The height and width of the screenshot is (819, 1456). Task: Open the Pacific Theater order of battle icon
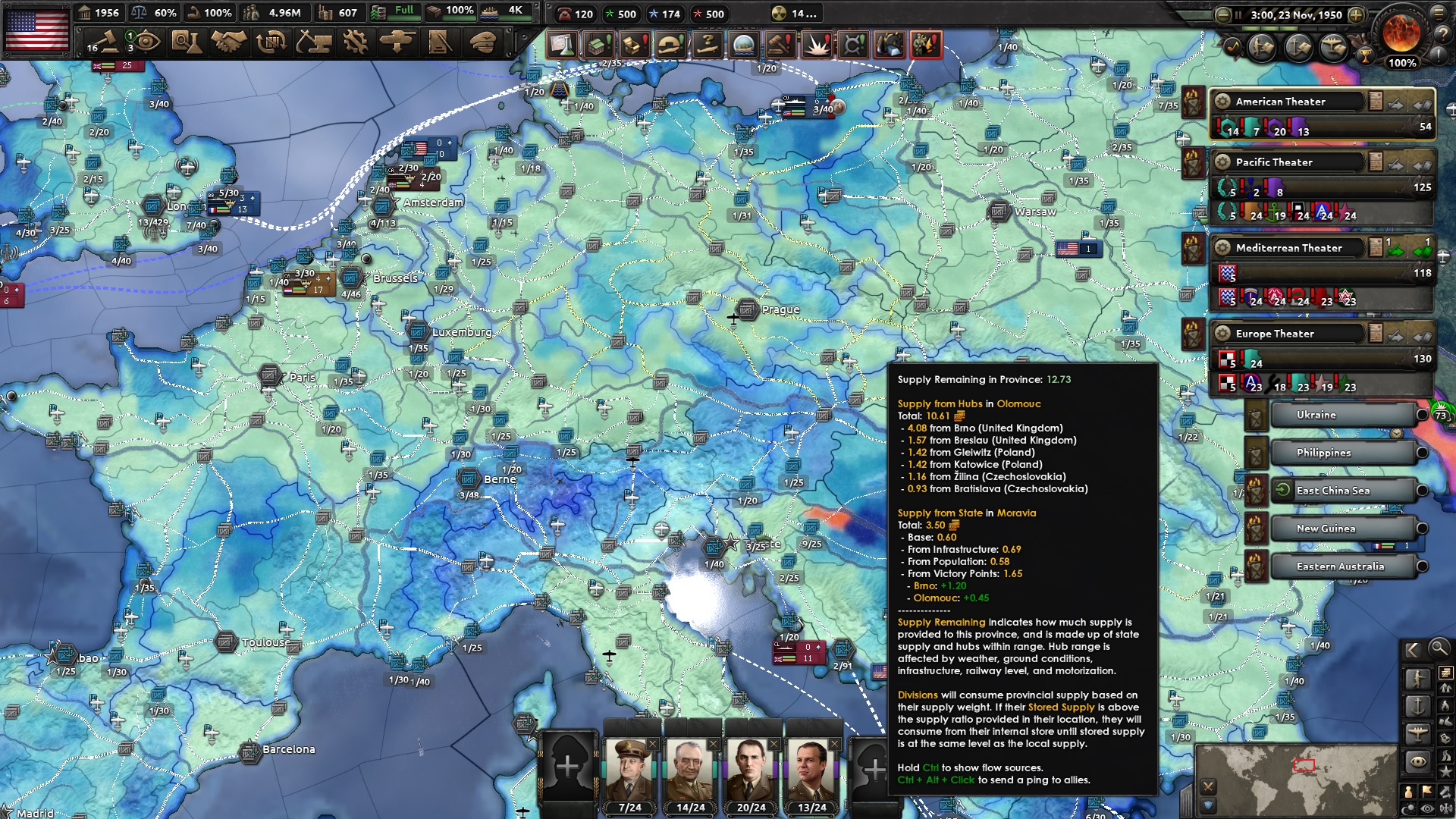coord(1375,162)
